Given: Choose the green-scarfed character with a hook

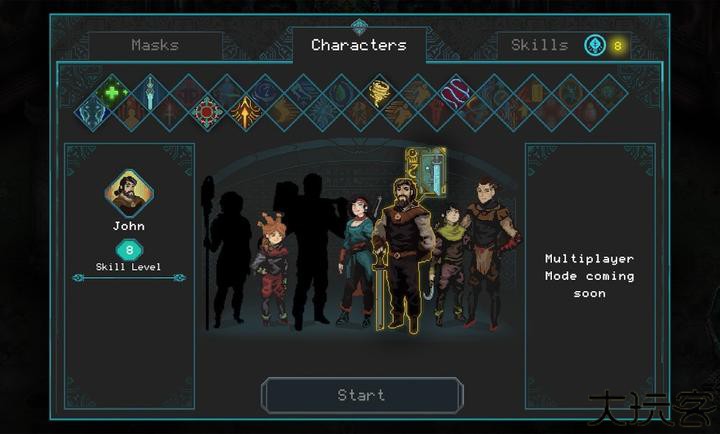Looking at the screenshot, I should click(x=449, y=262).
